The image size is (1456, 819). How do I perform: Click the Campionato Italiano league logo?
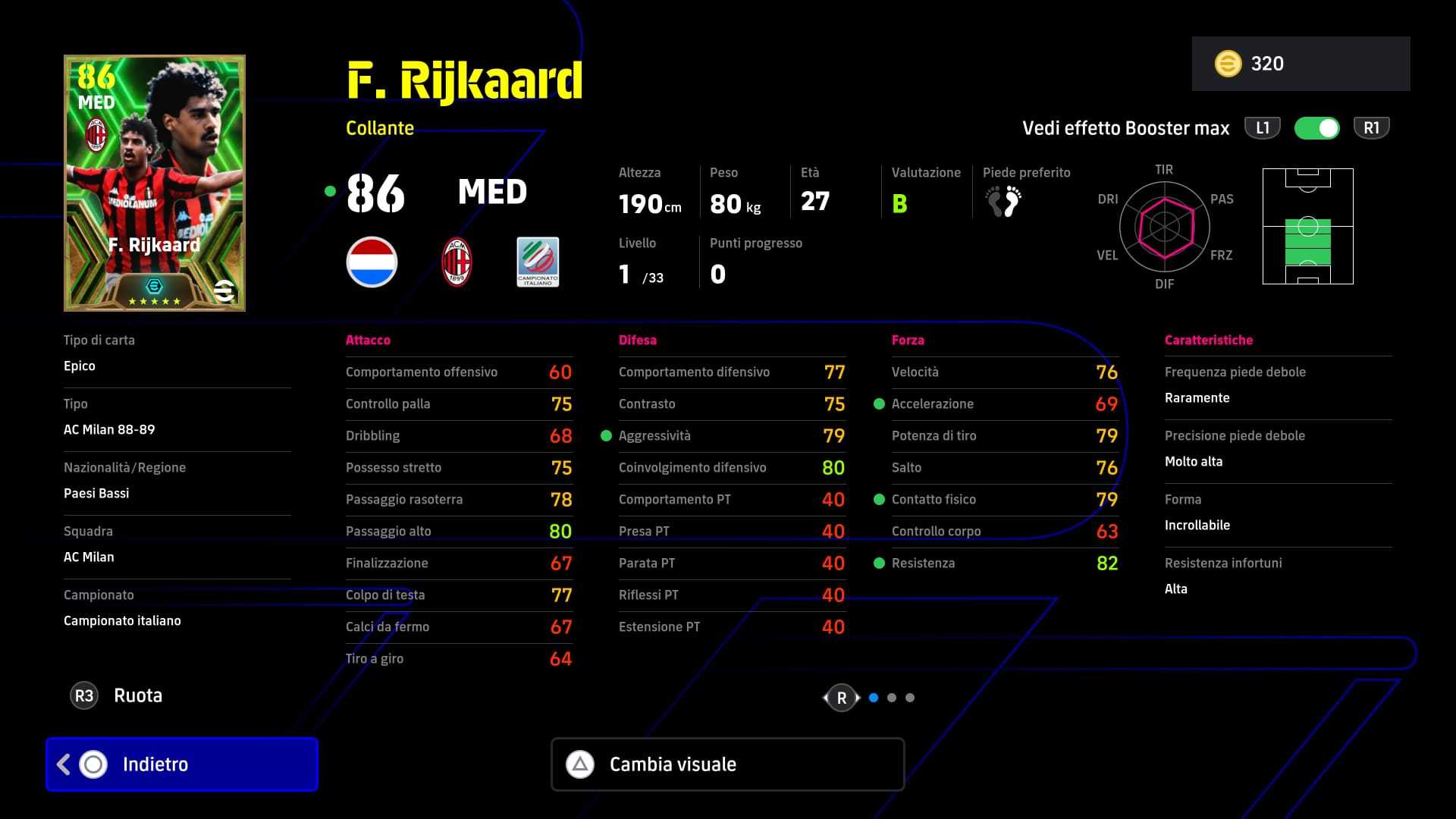click(x=538, y=262)
